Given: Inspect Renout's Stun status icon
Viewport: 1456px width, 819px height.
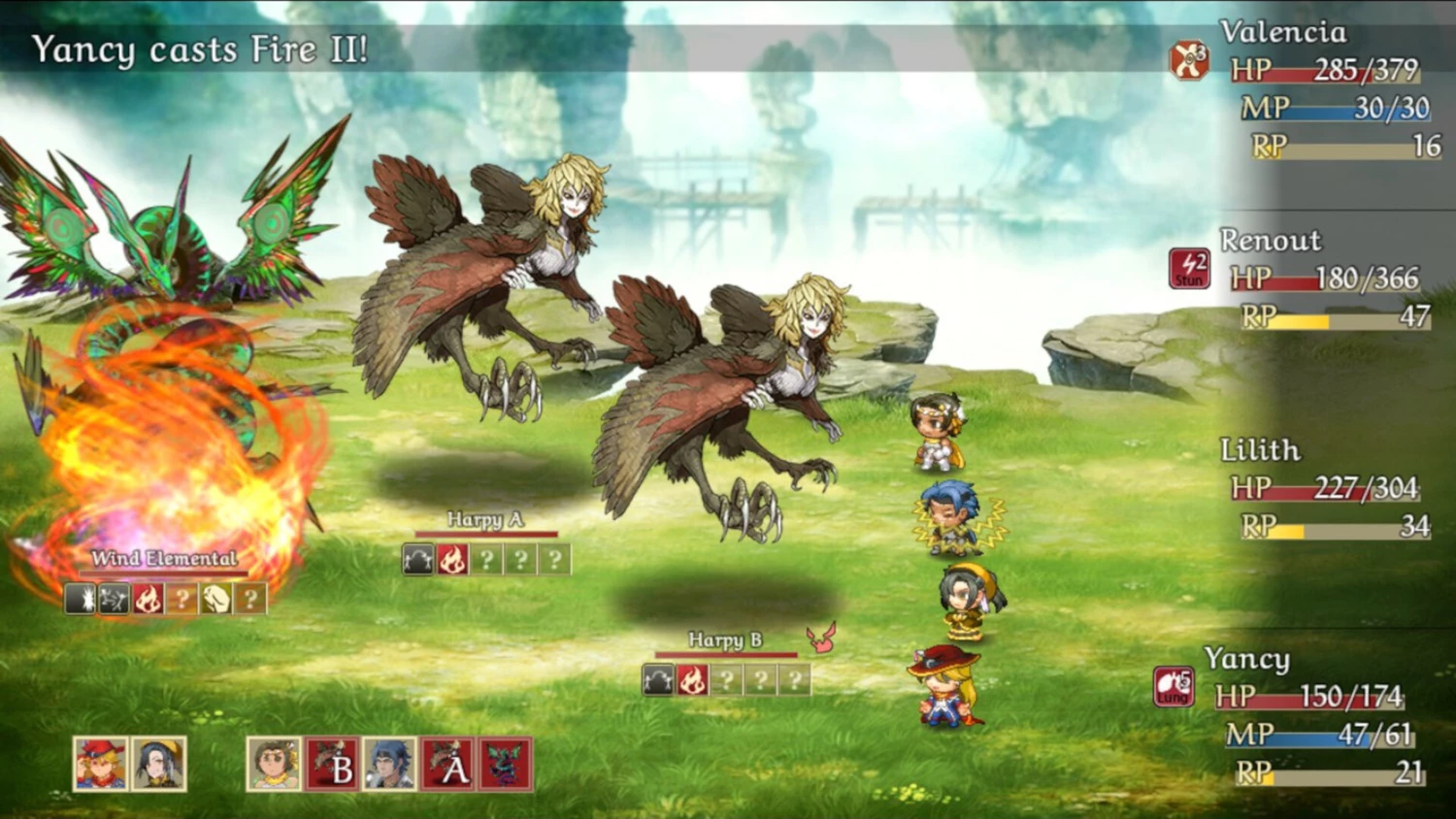Looking at the screenshot, I should (1189, 269).
